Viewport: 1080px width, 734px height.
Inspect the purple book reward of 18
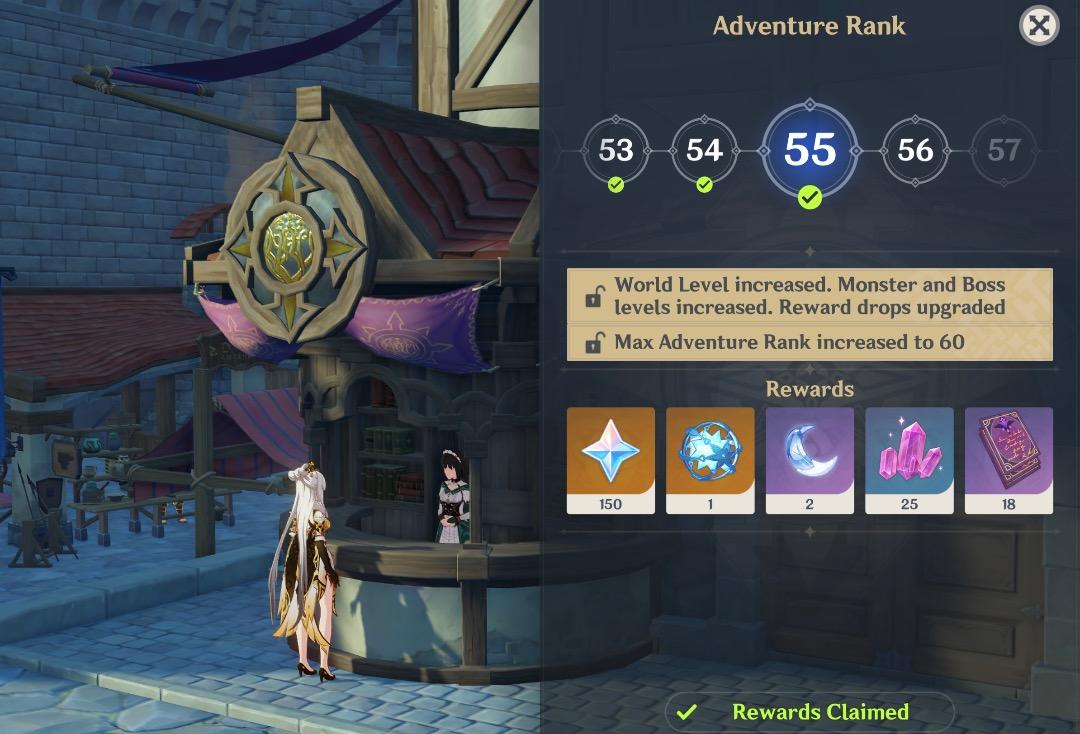click(x=1008, y=459)
